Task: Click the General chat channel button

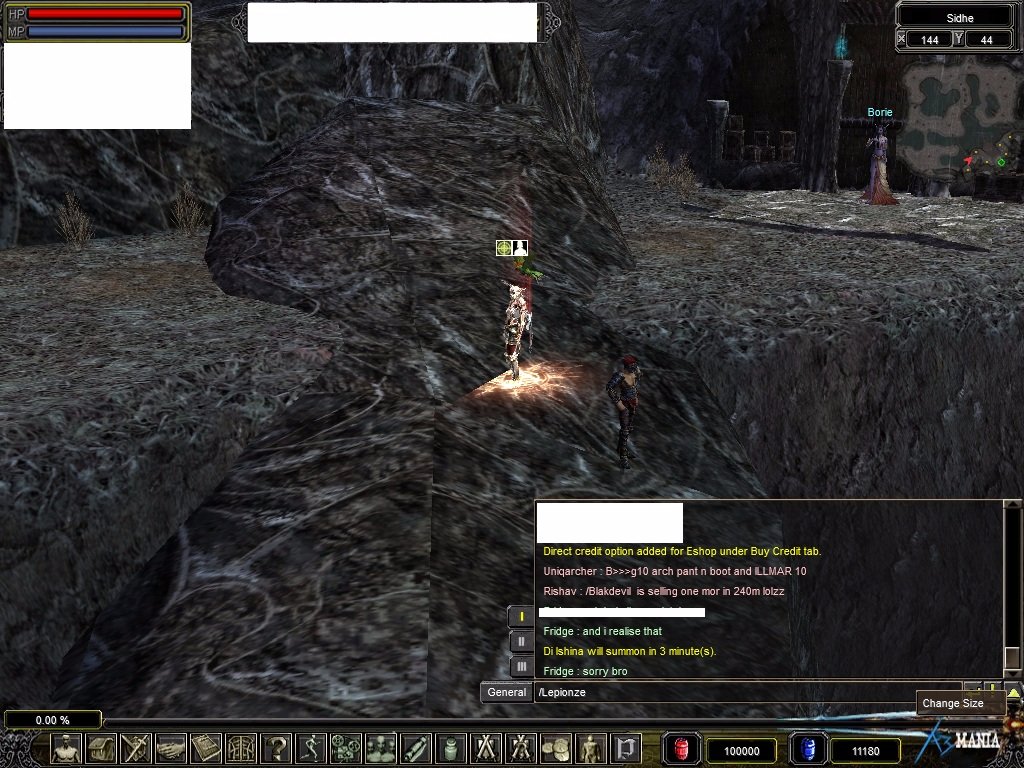Action: click(506, 692)
